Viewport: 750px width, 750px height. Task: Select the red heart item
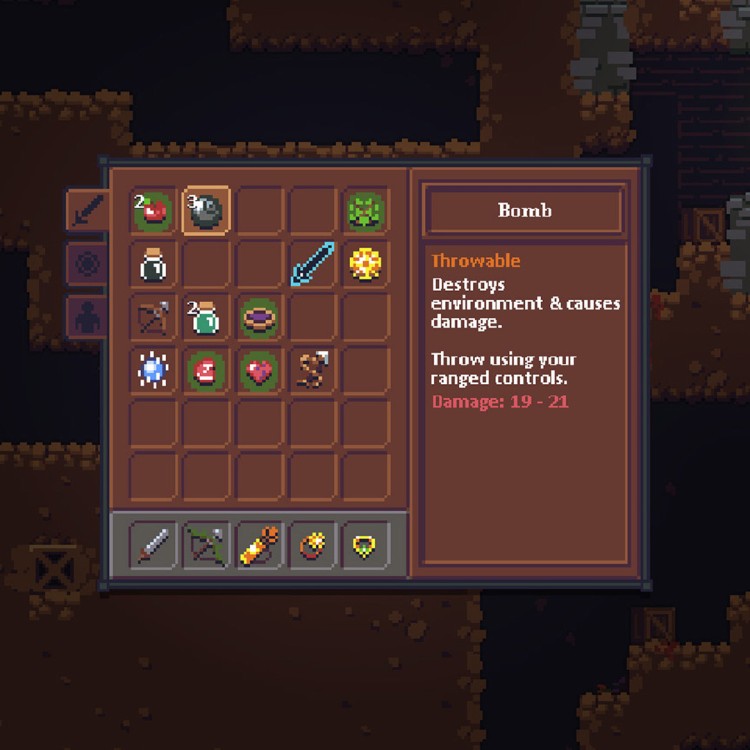pyautogui.click(x=259, y=371)
